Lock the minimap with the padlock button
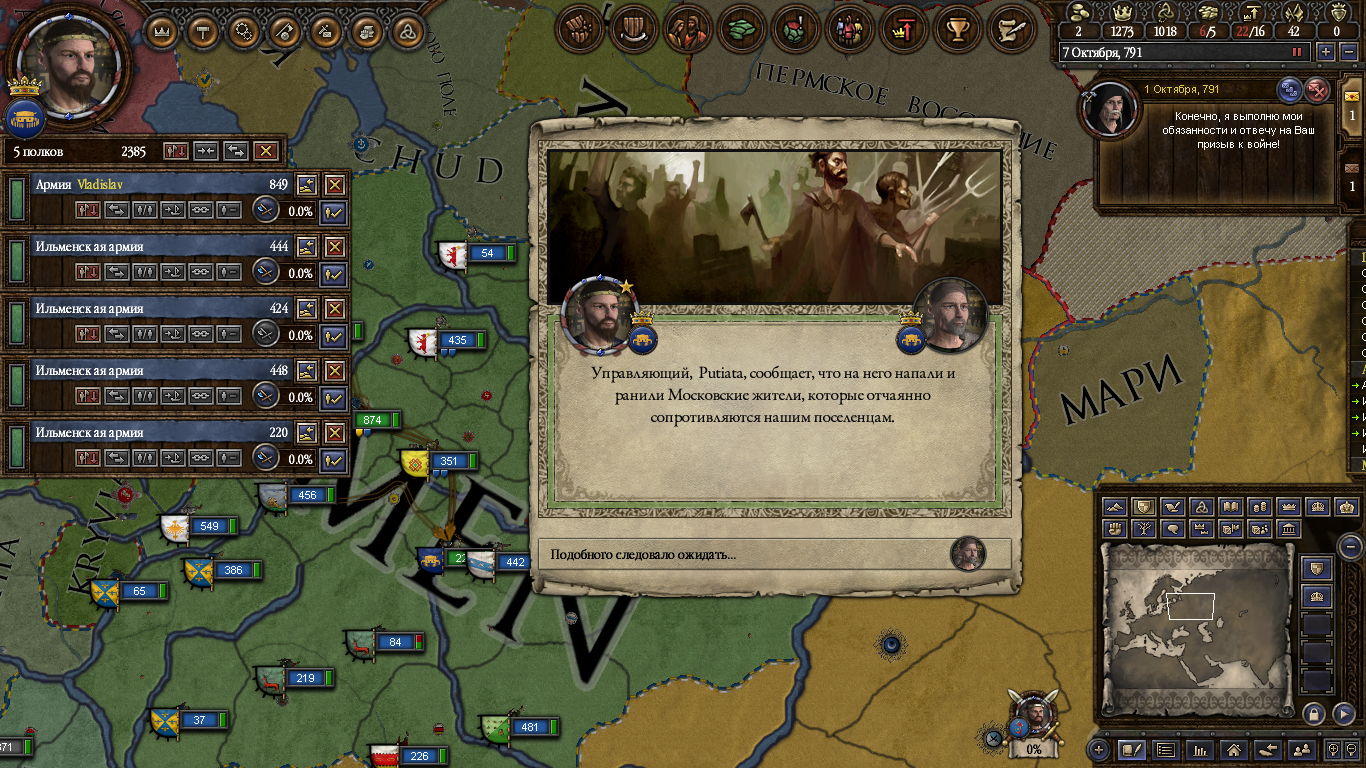This screenshot has width=1366, height=768. (x=1314, y=713)
